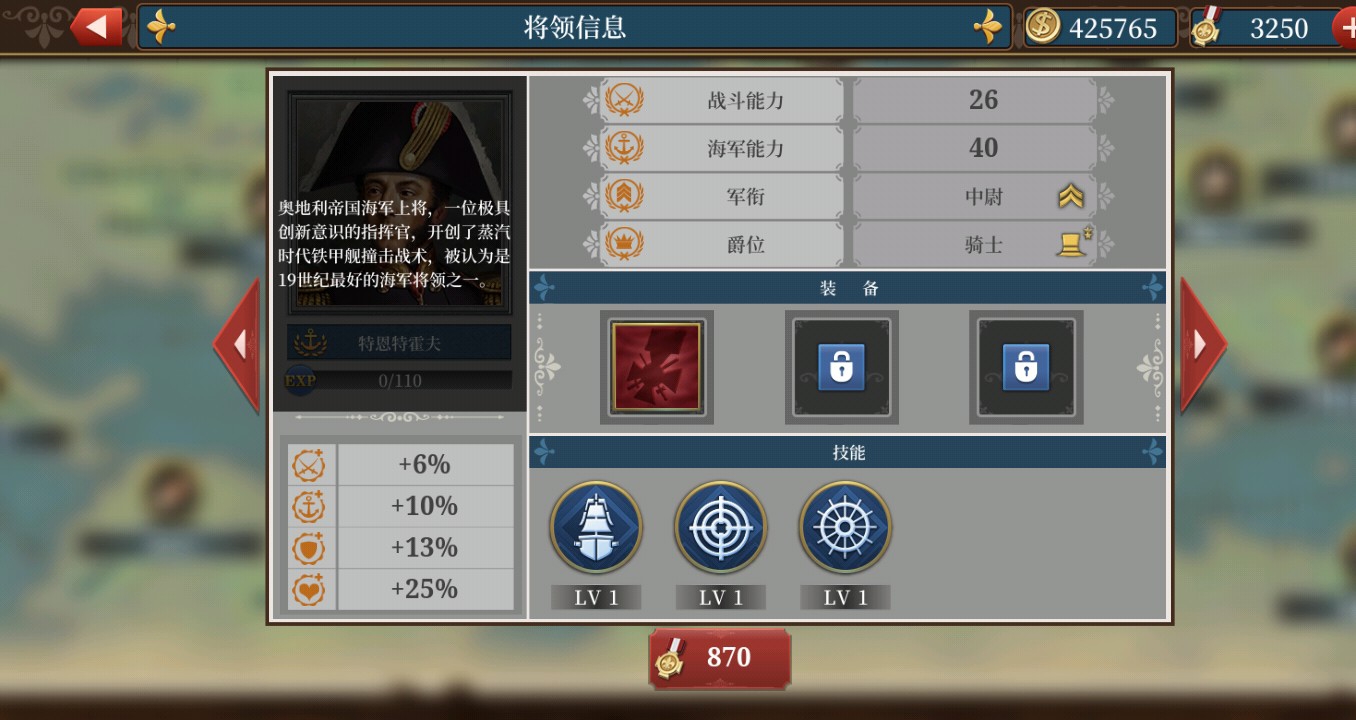
Task: Click the general's portrait
Action: pyautogui.click(x=399, y=150)
